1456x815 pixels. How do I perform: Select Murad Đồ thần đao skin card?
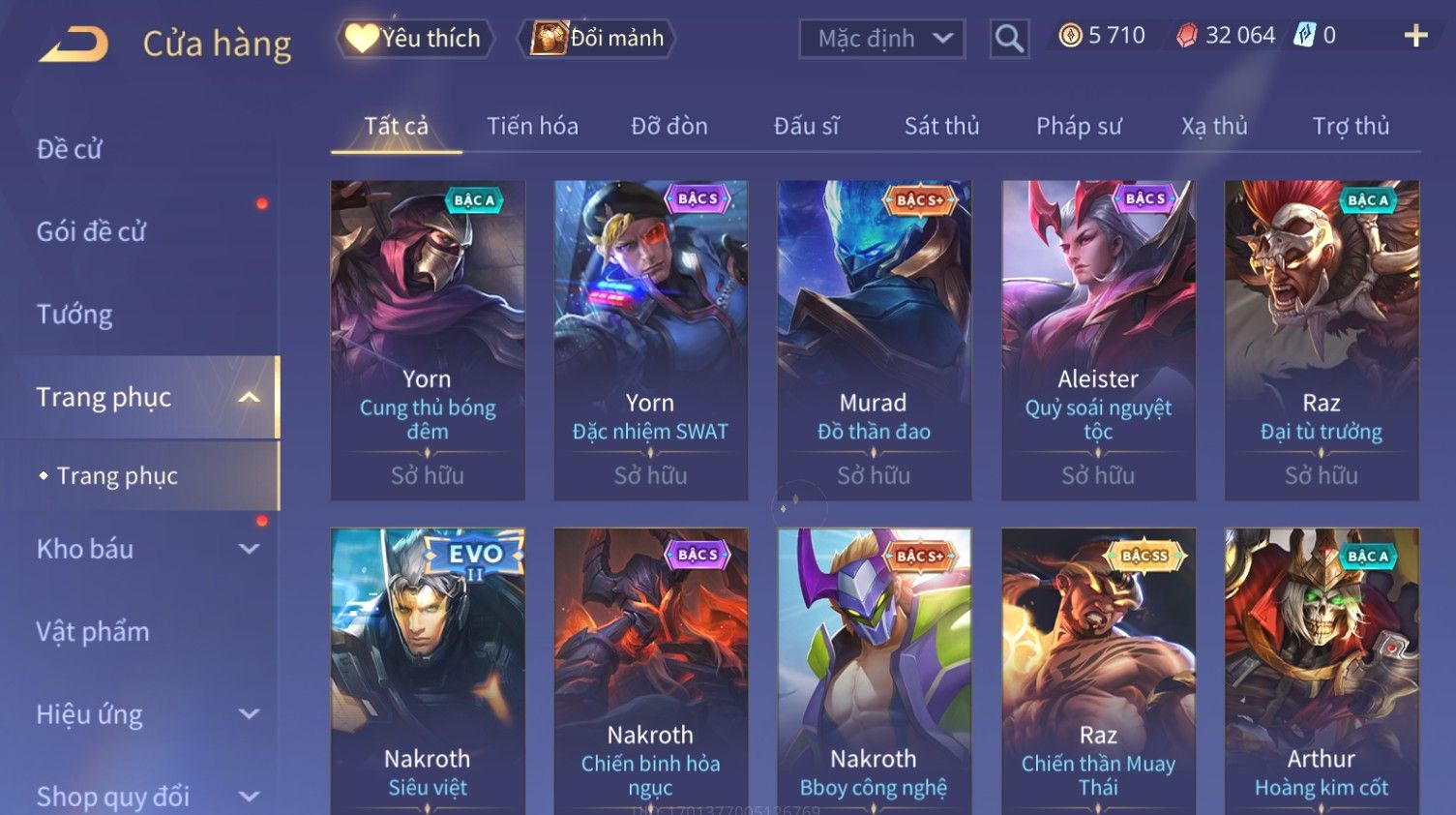874,339
